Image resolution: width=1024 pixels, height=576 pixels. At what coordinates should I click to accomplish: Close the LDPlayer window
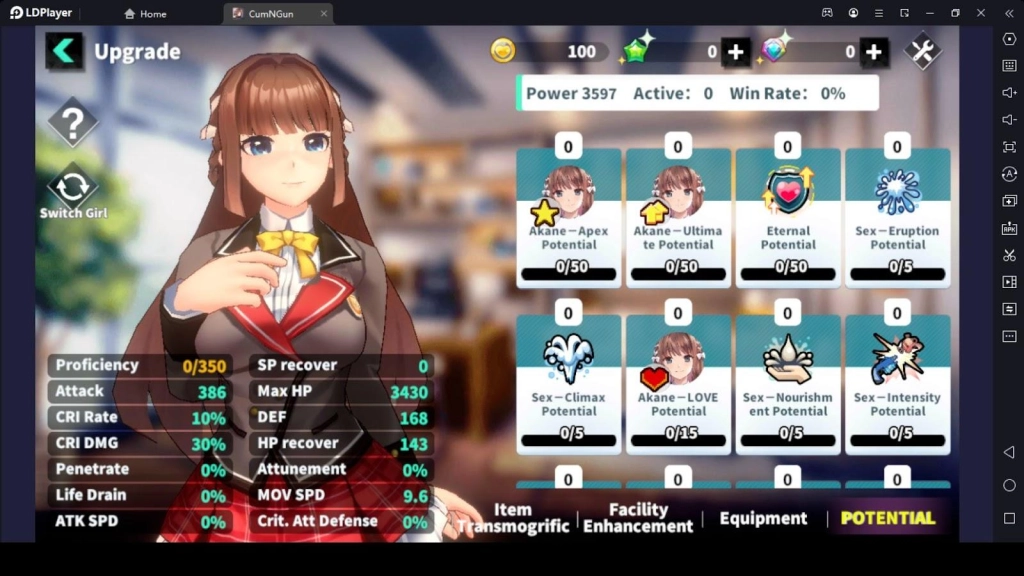(x=981, y=13)
